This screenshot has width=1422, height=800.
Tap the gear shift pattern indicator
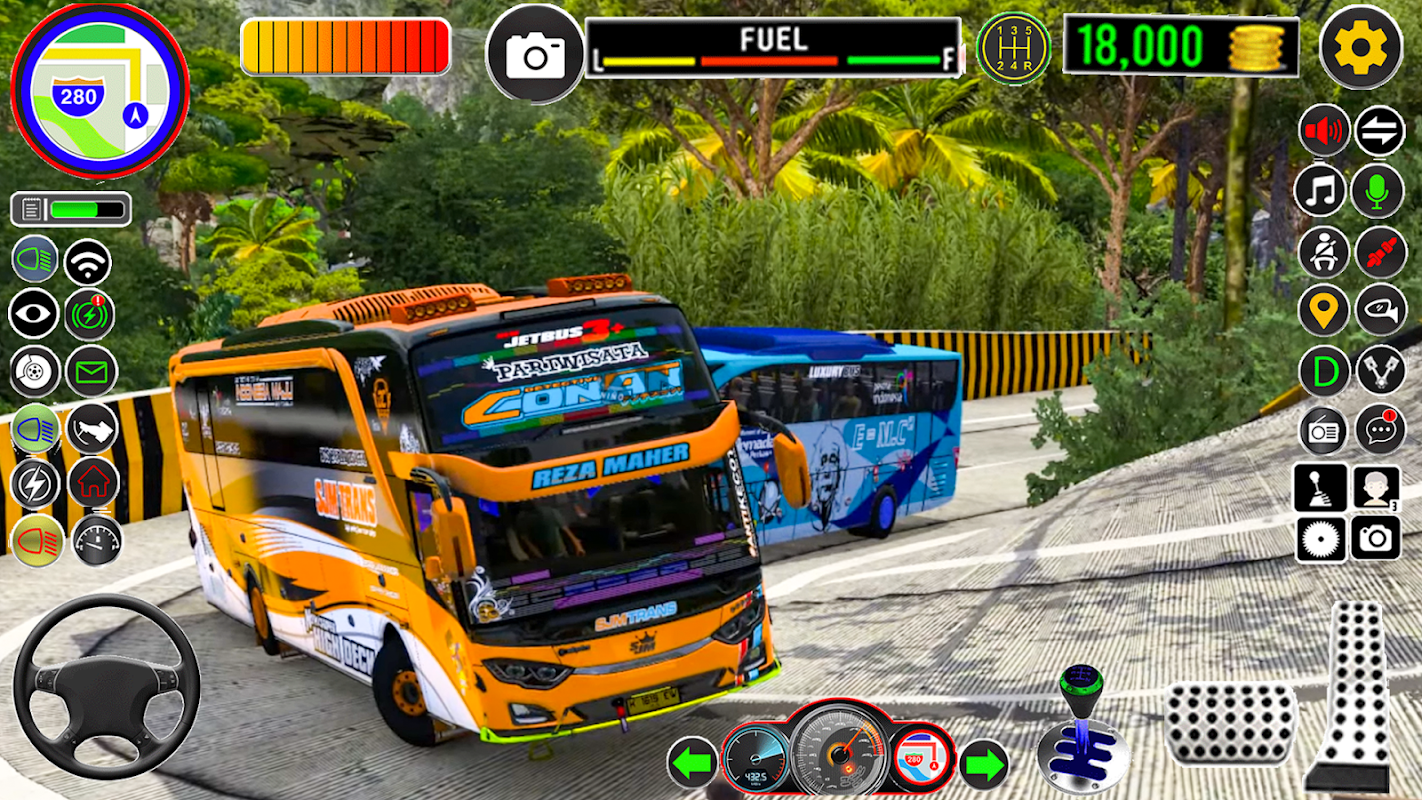point(1013,48)
